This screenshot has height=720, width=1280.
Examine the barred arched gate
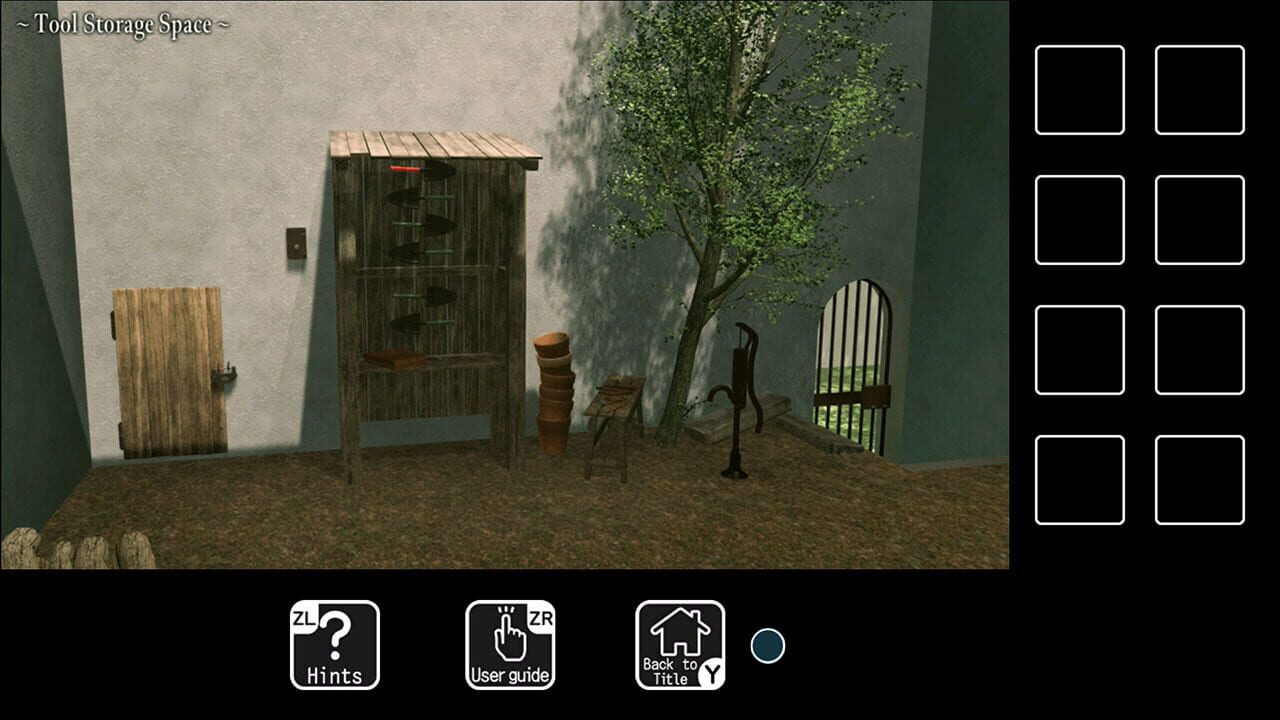coord(855,360)
